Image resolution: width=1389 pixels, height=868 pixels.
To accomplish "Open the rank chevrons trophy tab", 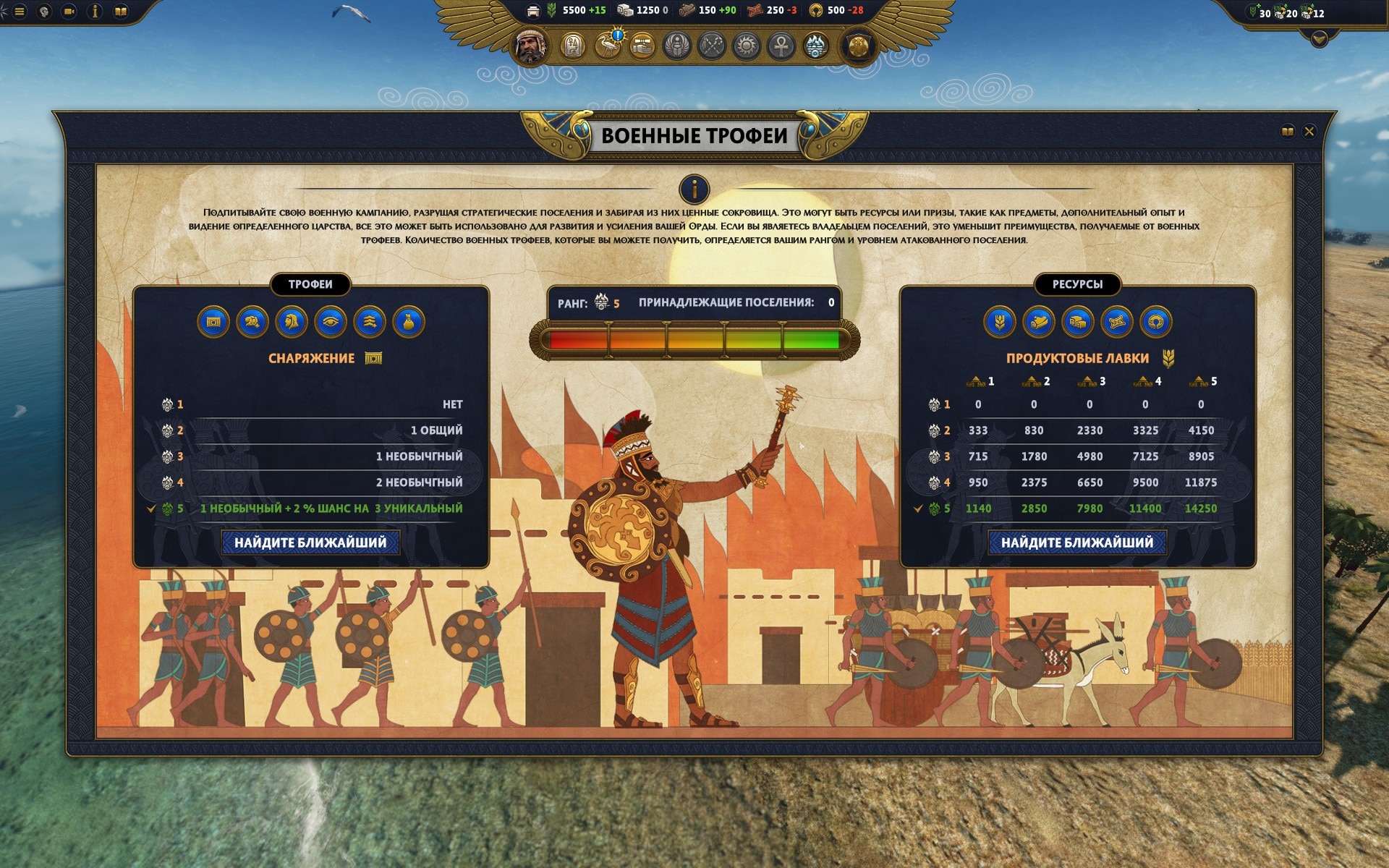I will (370, 322).
